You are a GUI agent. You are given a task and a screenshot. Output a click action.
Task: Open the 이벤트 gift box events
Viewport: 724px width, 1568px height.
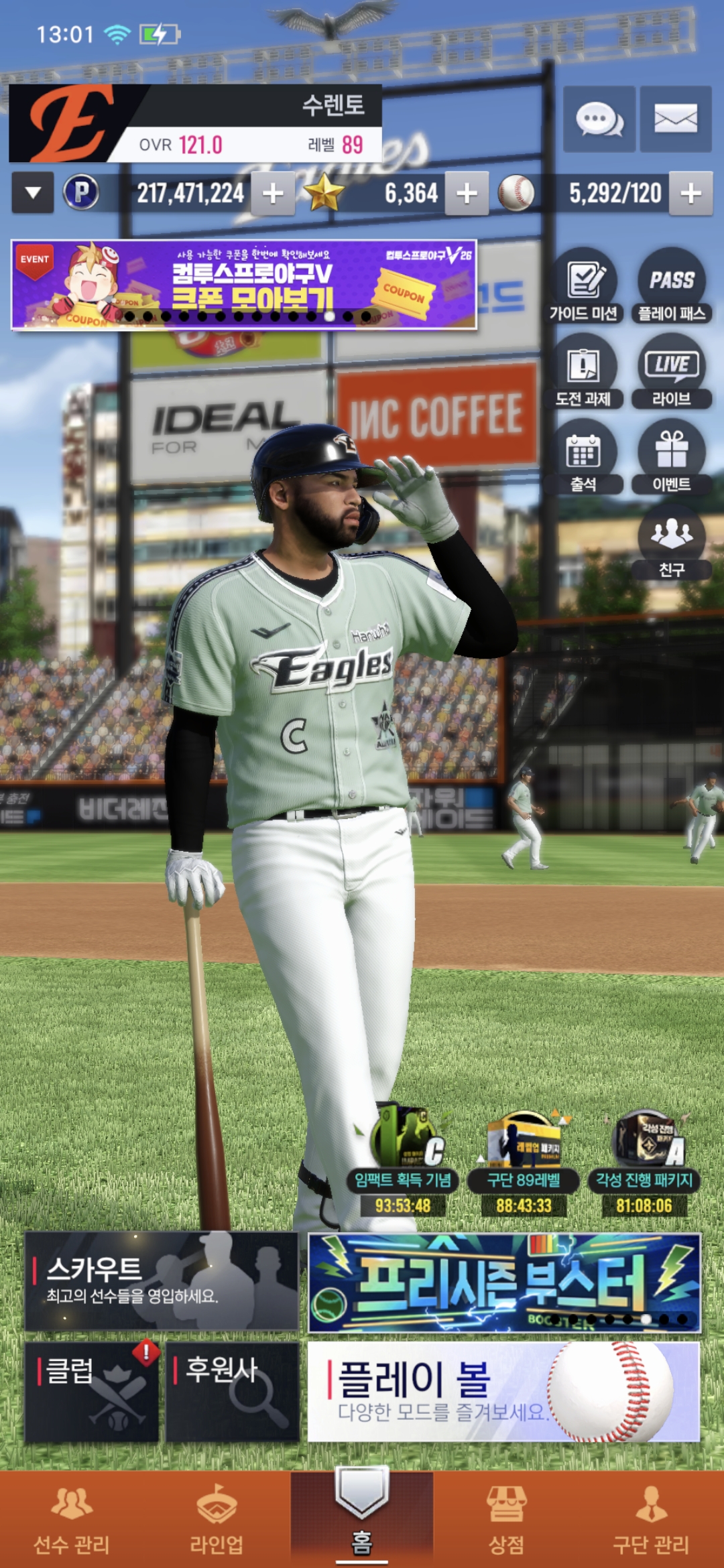pyautogui.click(x=672, y=457)
